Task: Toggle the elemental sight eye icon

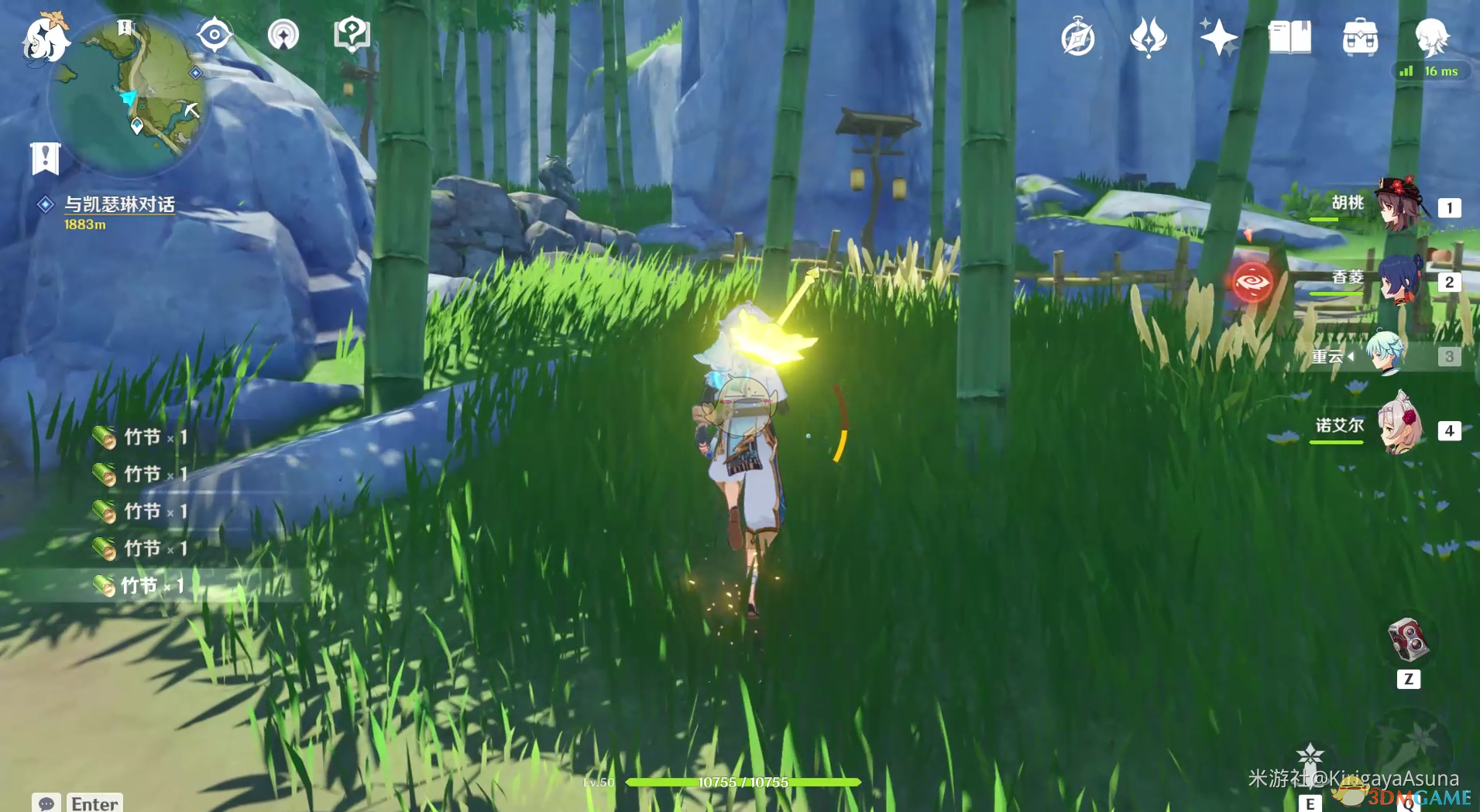Action: pyautogui.click(x=214, y=35)
